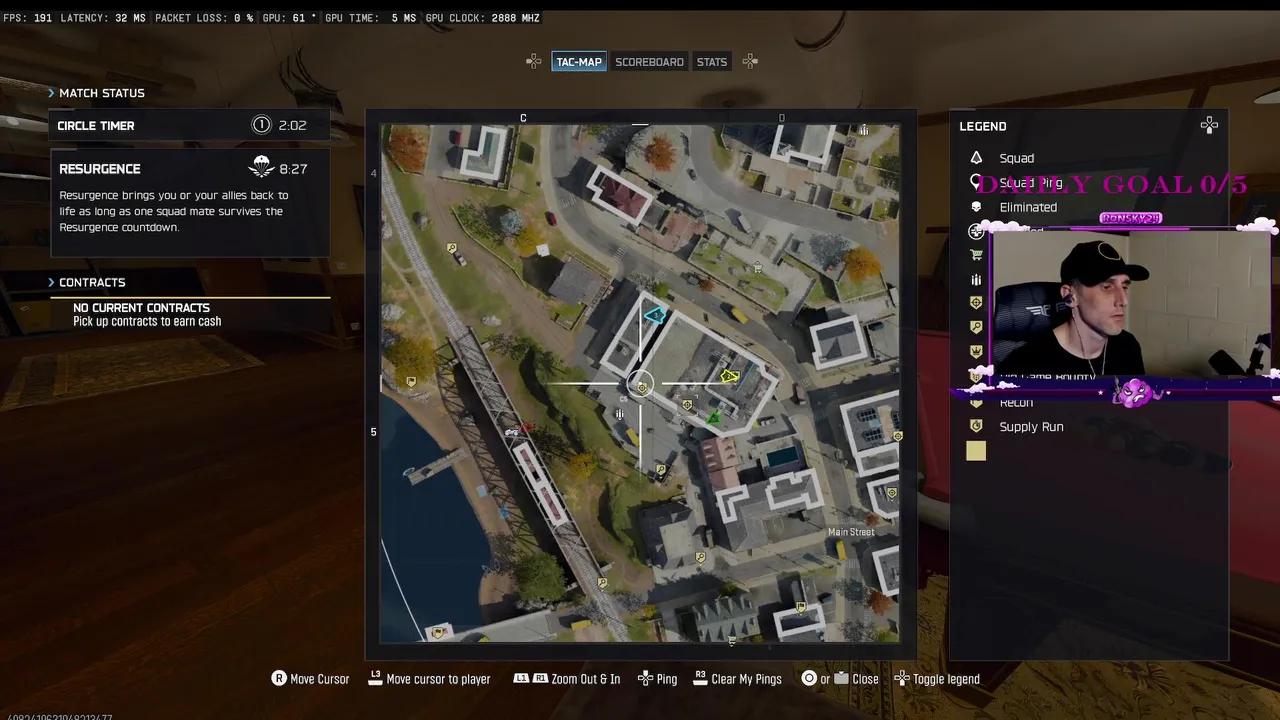
Task: Click the Buy Station cart icon in the Legend
Action: pos(977,255)
